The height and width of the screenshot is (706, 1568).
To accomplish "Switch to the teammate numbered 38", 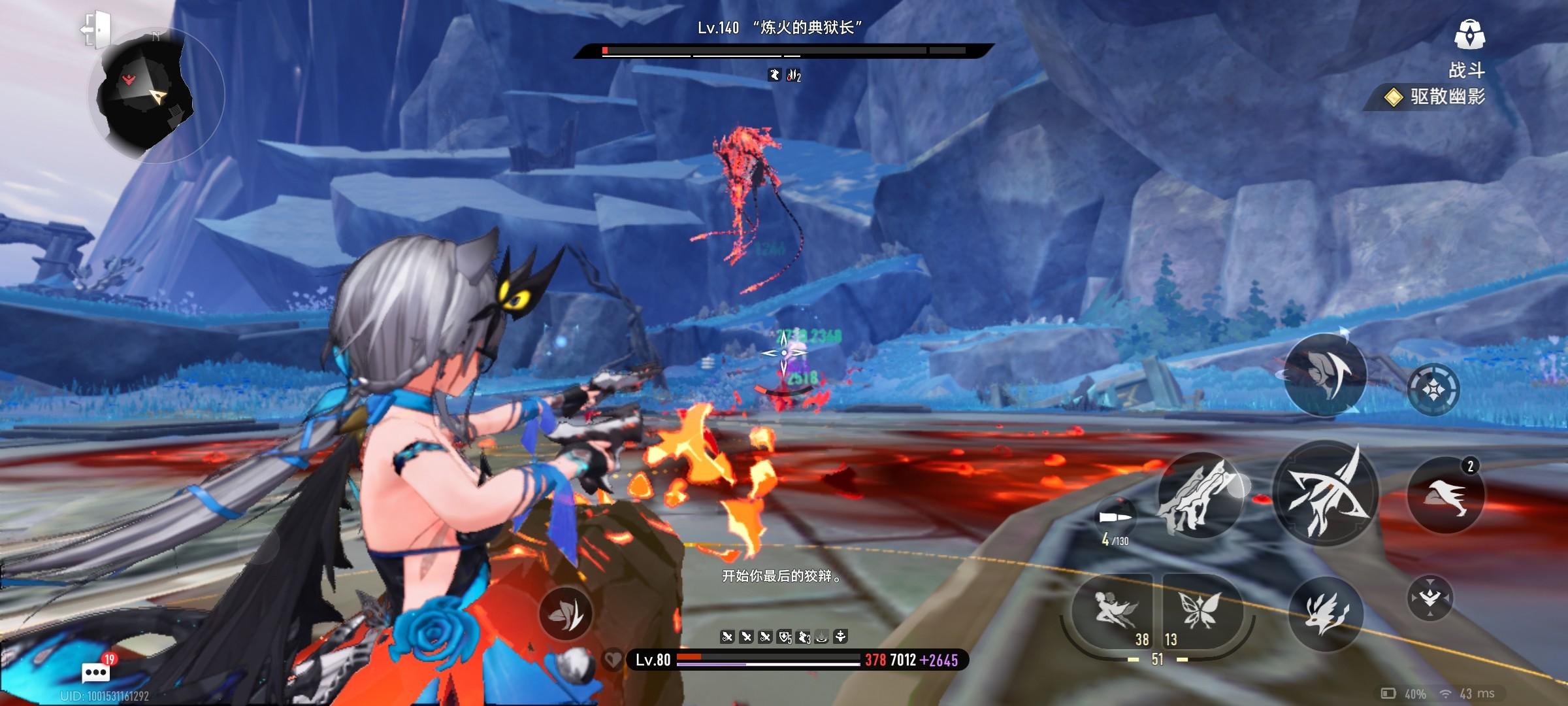I will tap(1115, 612).
